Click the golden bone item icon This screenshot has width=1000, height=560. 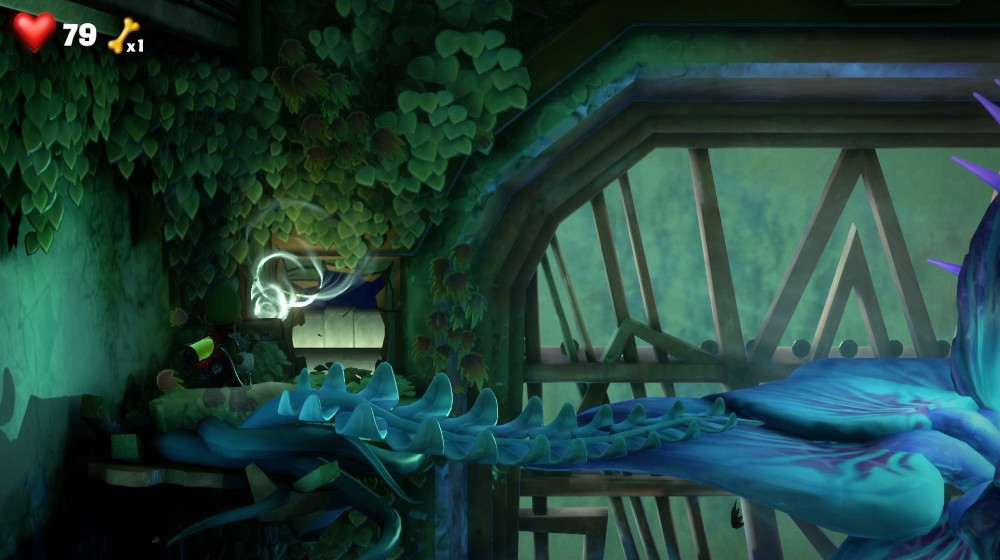(122, 36)
